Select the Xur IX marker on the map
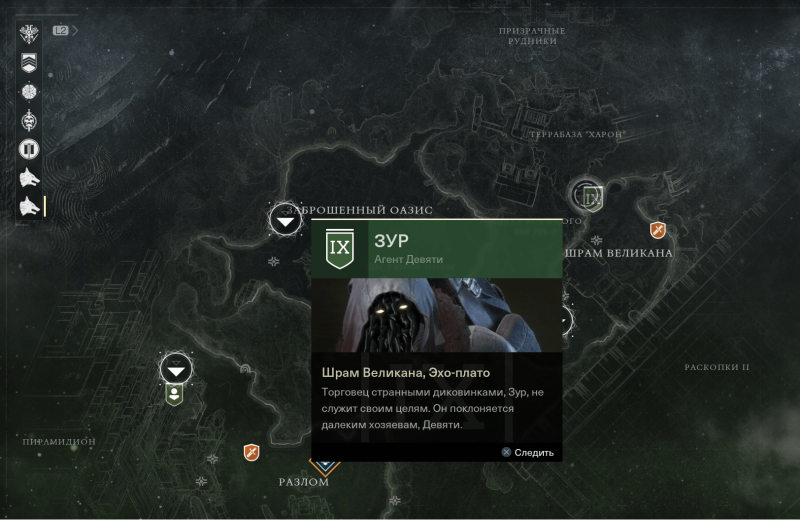This screenshot has height=520, width=800. click(x=591, y=197)
